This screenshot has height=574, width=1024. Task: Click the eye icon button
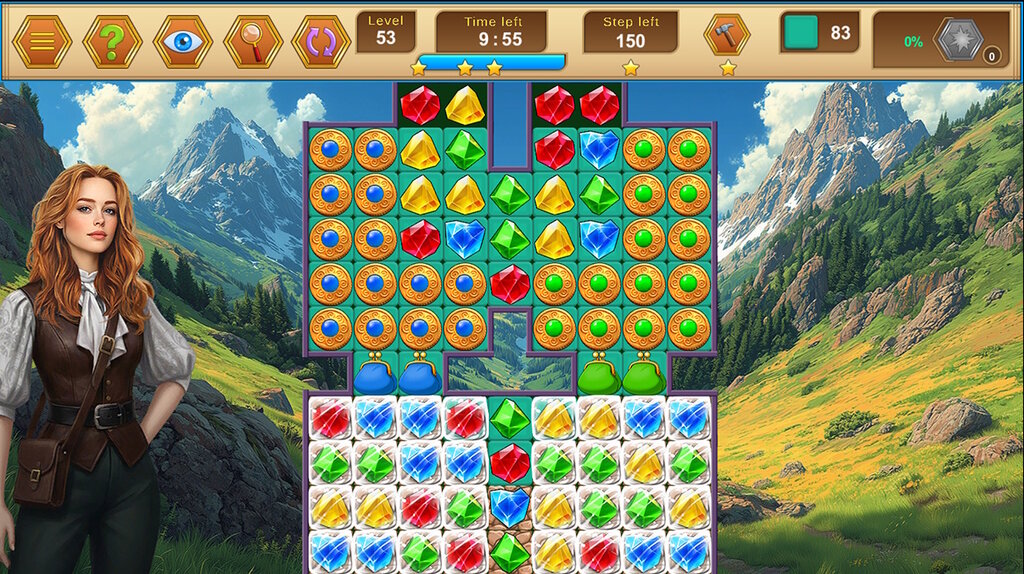tap(182, 41)
